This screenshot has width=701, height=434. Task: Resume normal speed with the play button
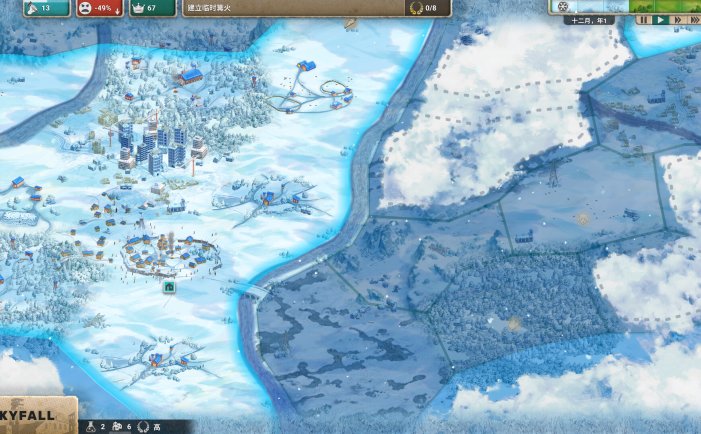click(660, 20)
